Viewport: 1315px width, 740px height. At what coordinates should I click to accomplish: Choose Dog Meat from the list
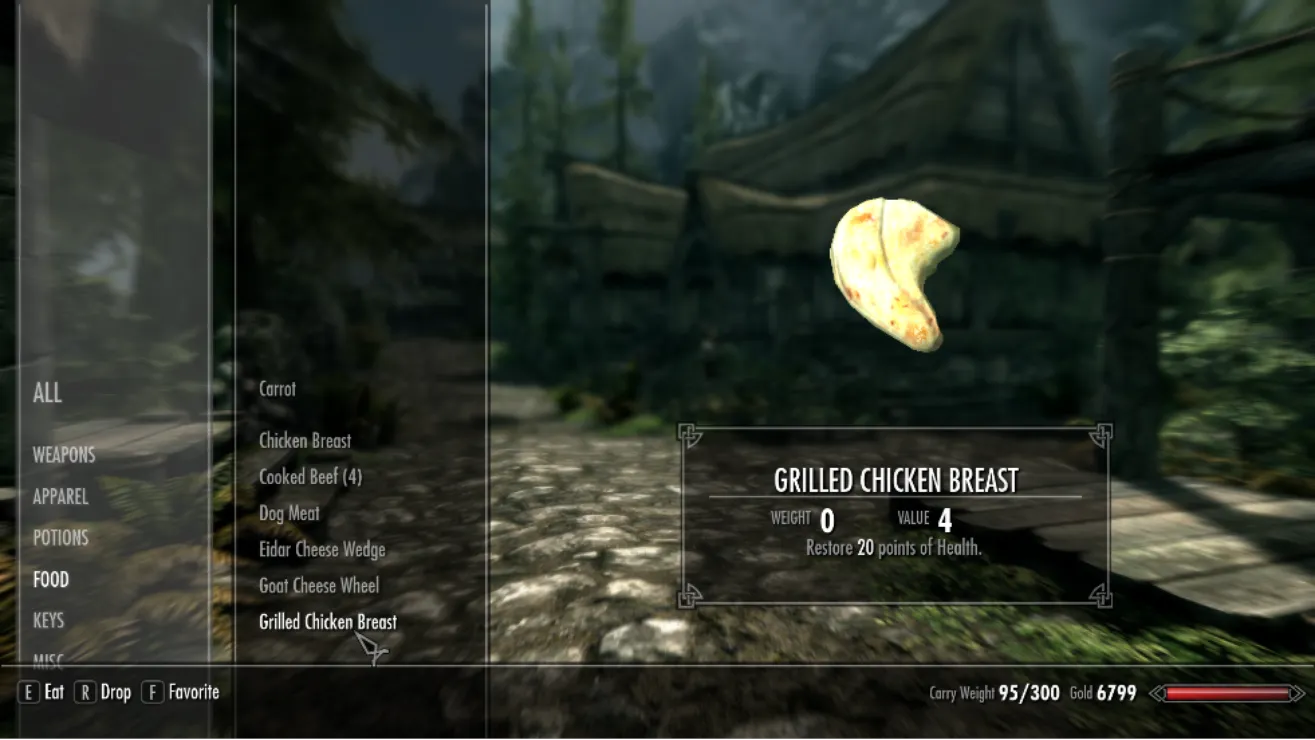(x=289, y=514)
